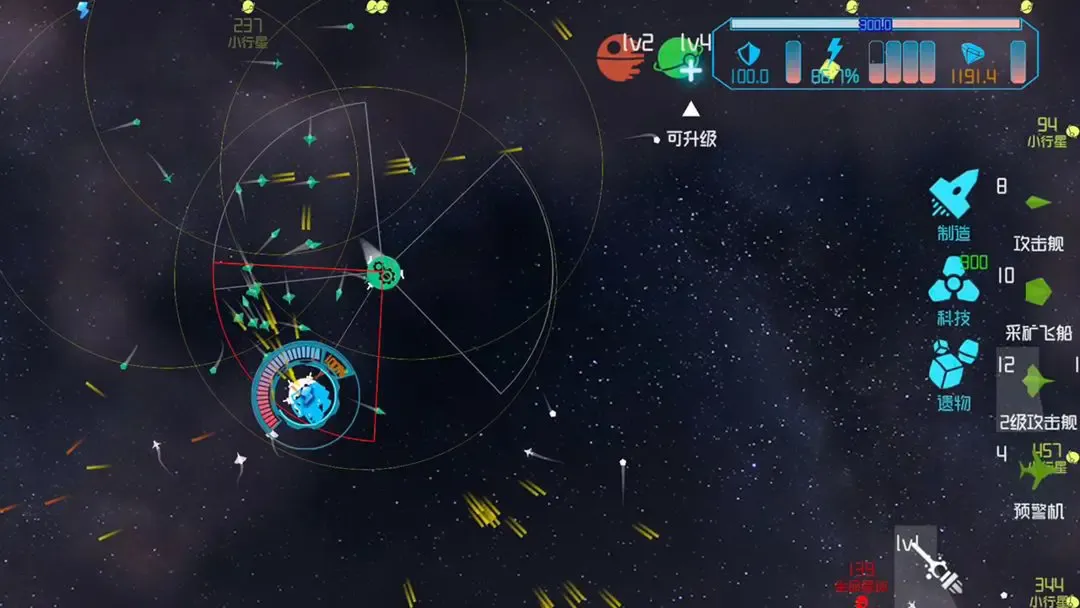Select the 攻击舰 attack ship
The width and height of the screenshot is (1080, 608).
[1038, 204]
